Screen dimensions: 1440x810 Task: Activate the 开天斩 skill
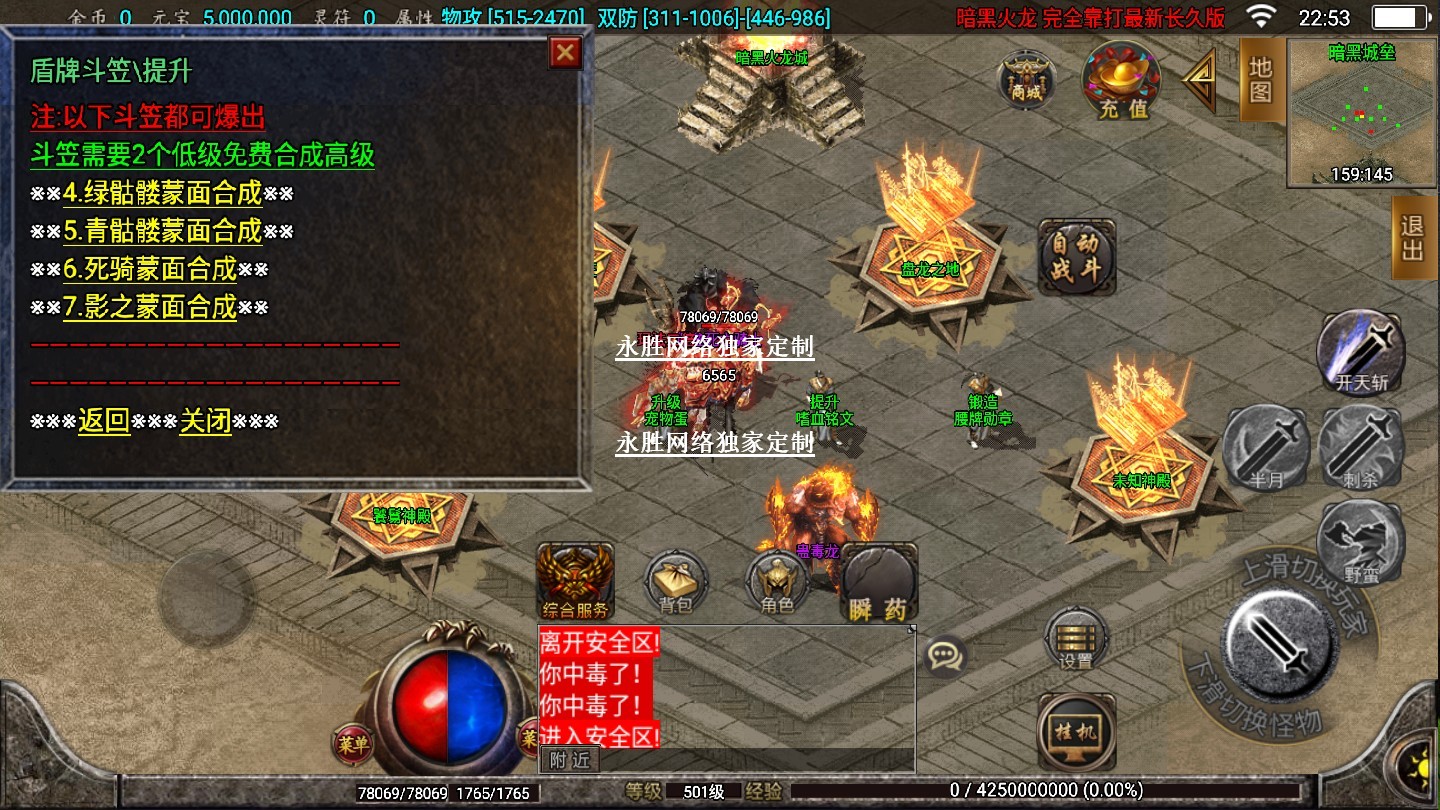[1360, 351]
